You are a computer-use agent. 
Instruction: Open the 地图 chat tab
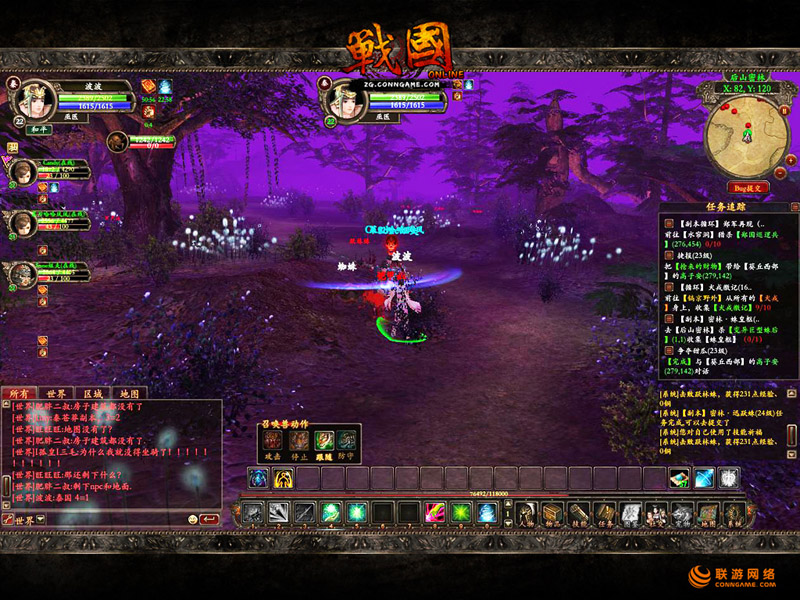pos(129,393)
